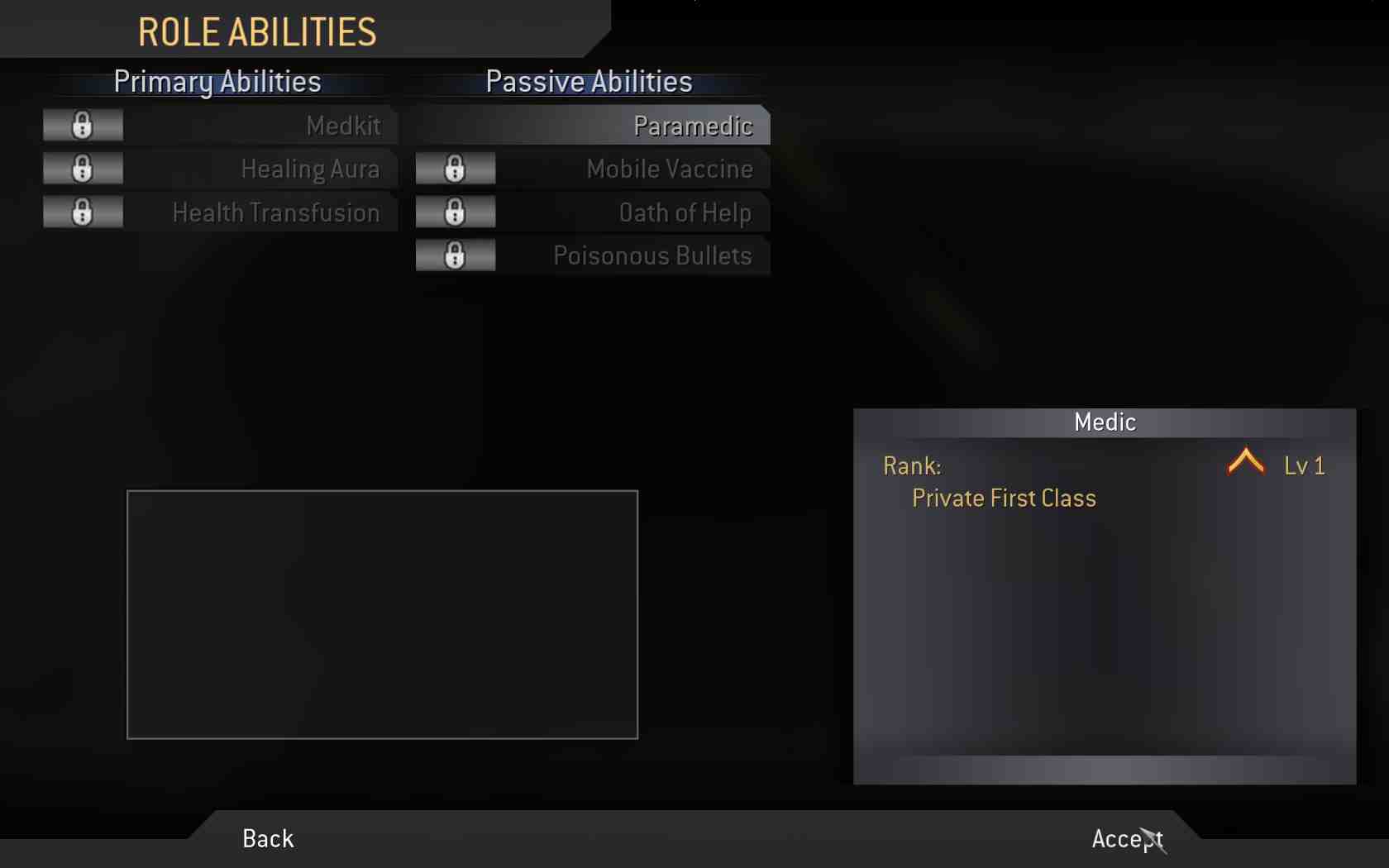Expand the Medic info panel header

(x=1104, y=421)
